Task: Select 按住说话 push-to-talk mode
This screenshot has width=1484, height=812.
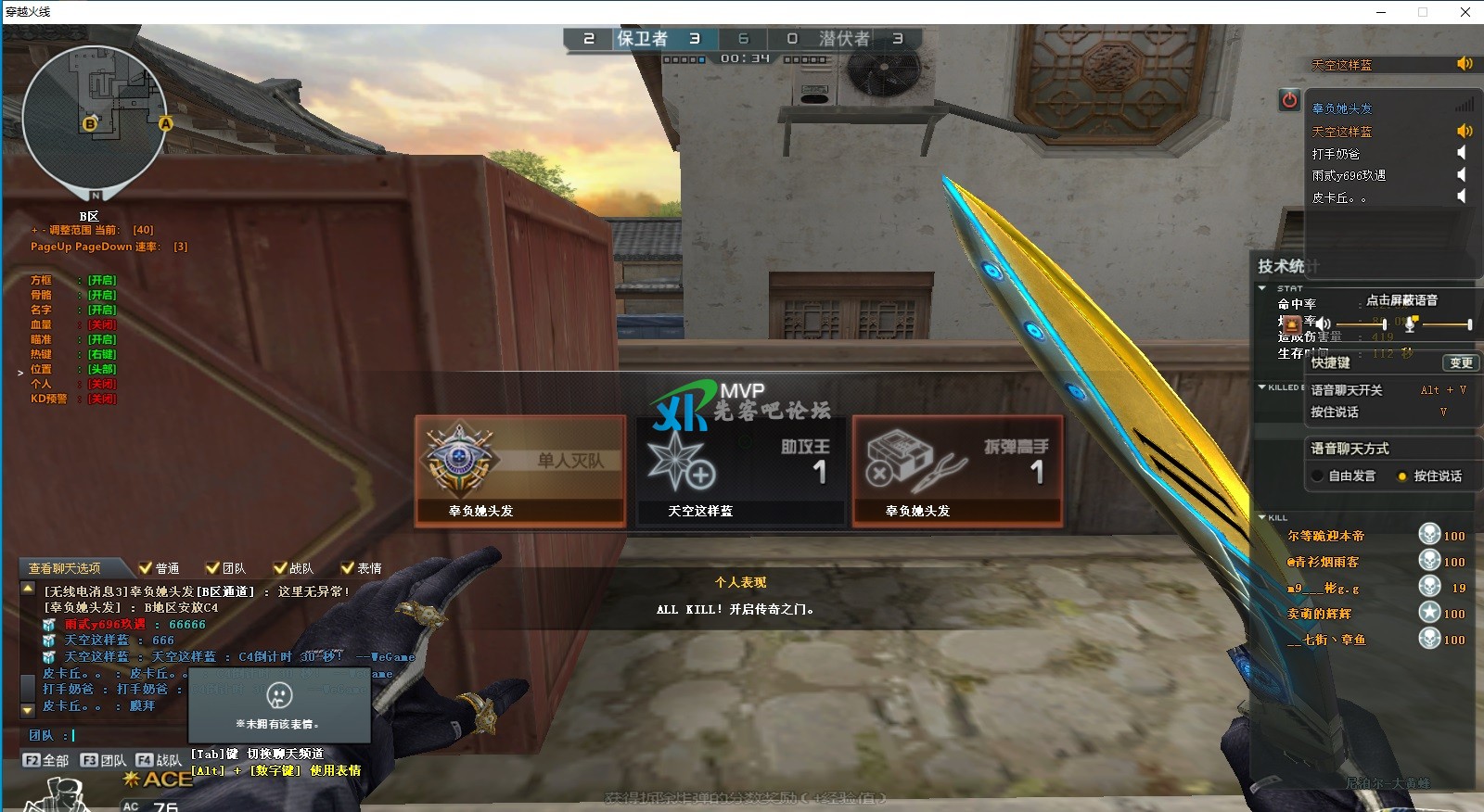Action: point(1401,476)
